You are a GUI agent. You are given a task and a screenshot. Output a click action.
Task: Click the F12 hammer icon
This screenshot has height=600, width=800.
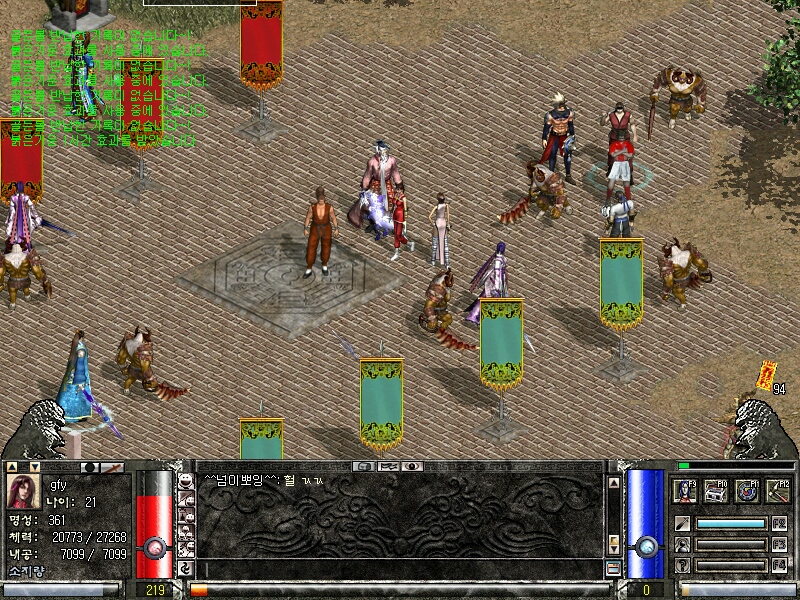776,490
